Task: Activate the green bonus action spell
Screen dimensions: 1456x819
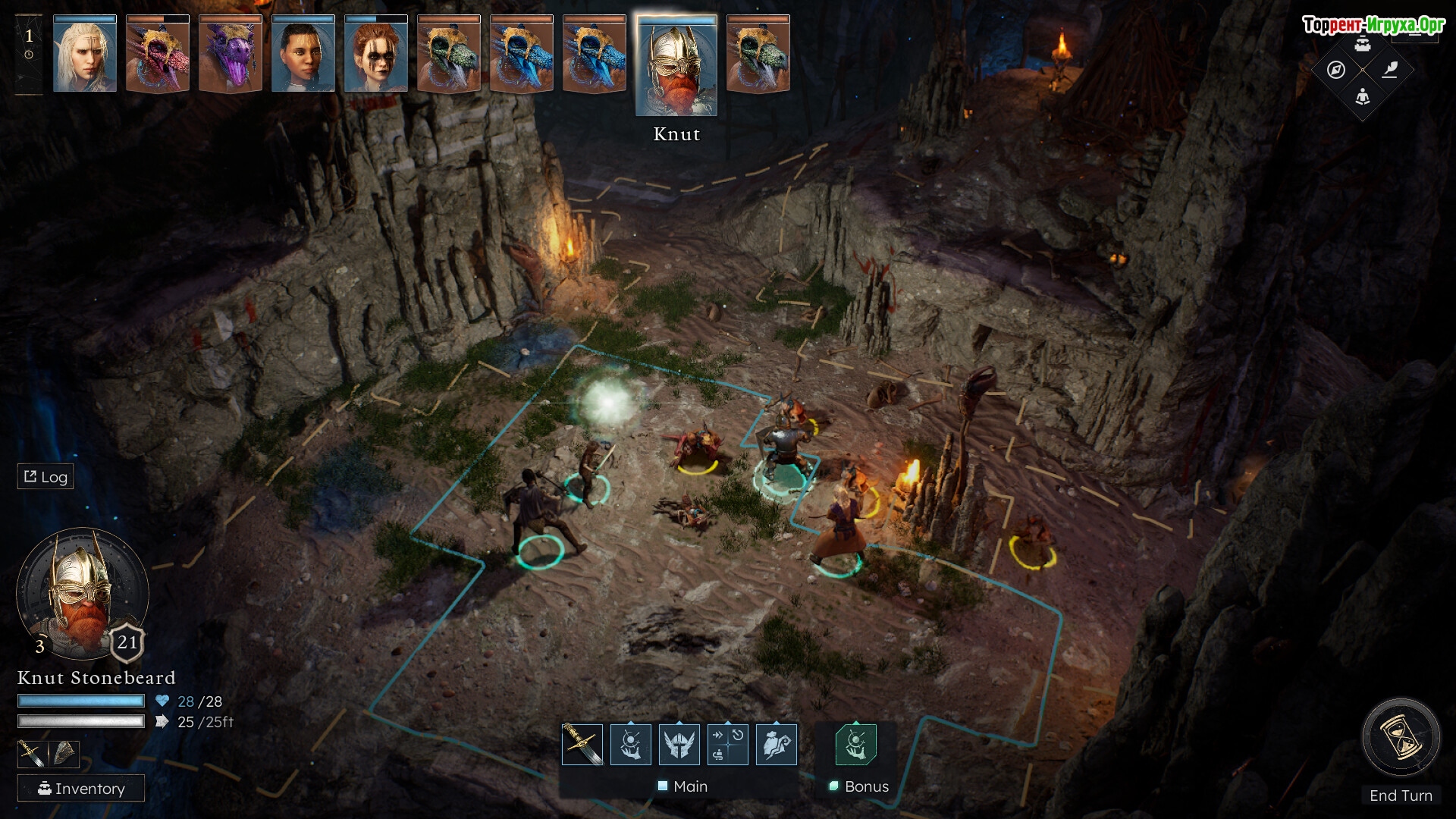Action: point(855,745)
